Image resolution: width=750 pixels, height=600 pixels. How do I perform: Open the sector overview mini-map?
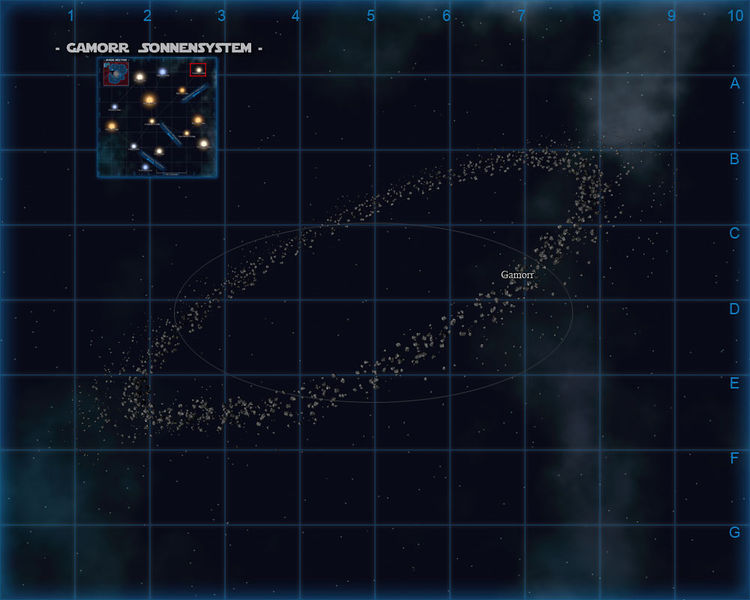(x=157, y=117)
